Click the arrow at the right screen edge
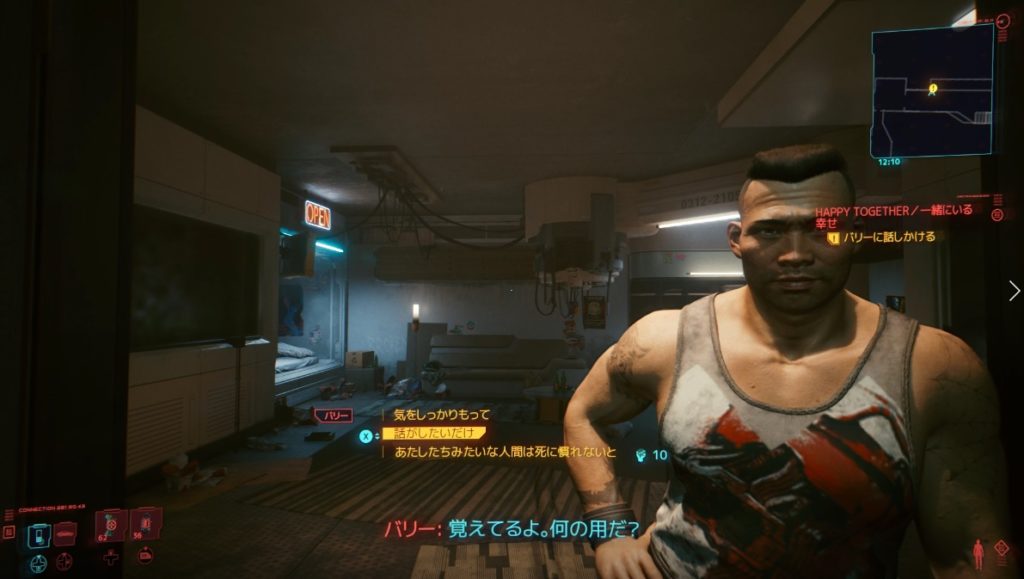 (1015, 290)
